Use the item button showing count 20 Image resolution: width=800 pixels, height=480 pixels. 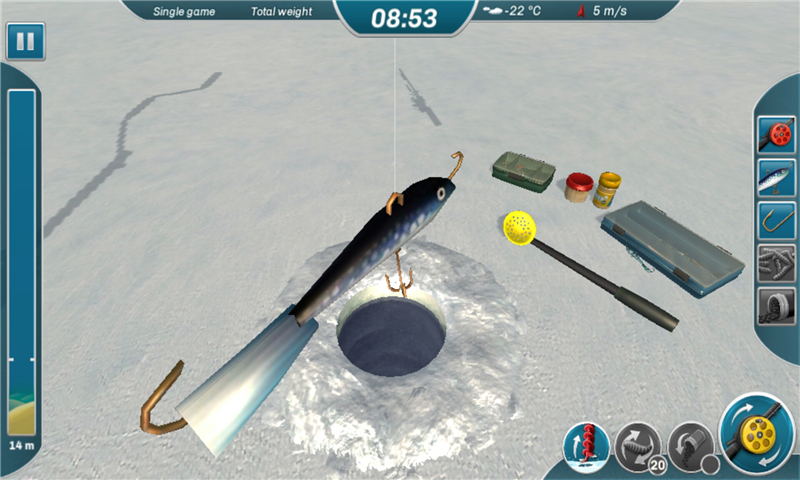(638, 446)
